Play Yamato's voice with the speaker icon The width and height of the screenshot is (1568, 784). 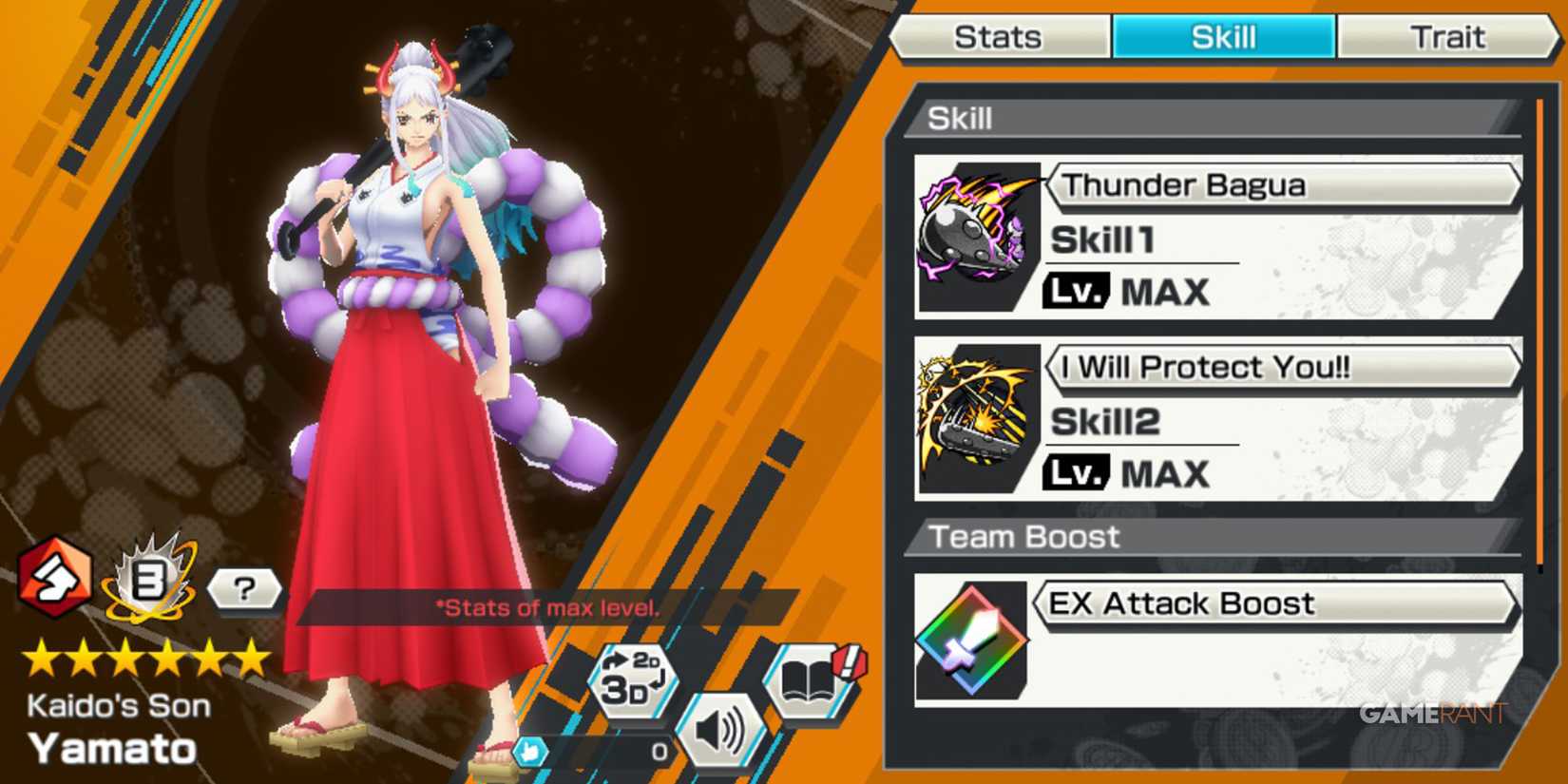point(722,729)
